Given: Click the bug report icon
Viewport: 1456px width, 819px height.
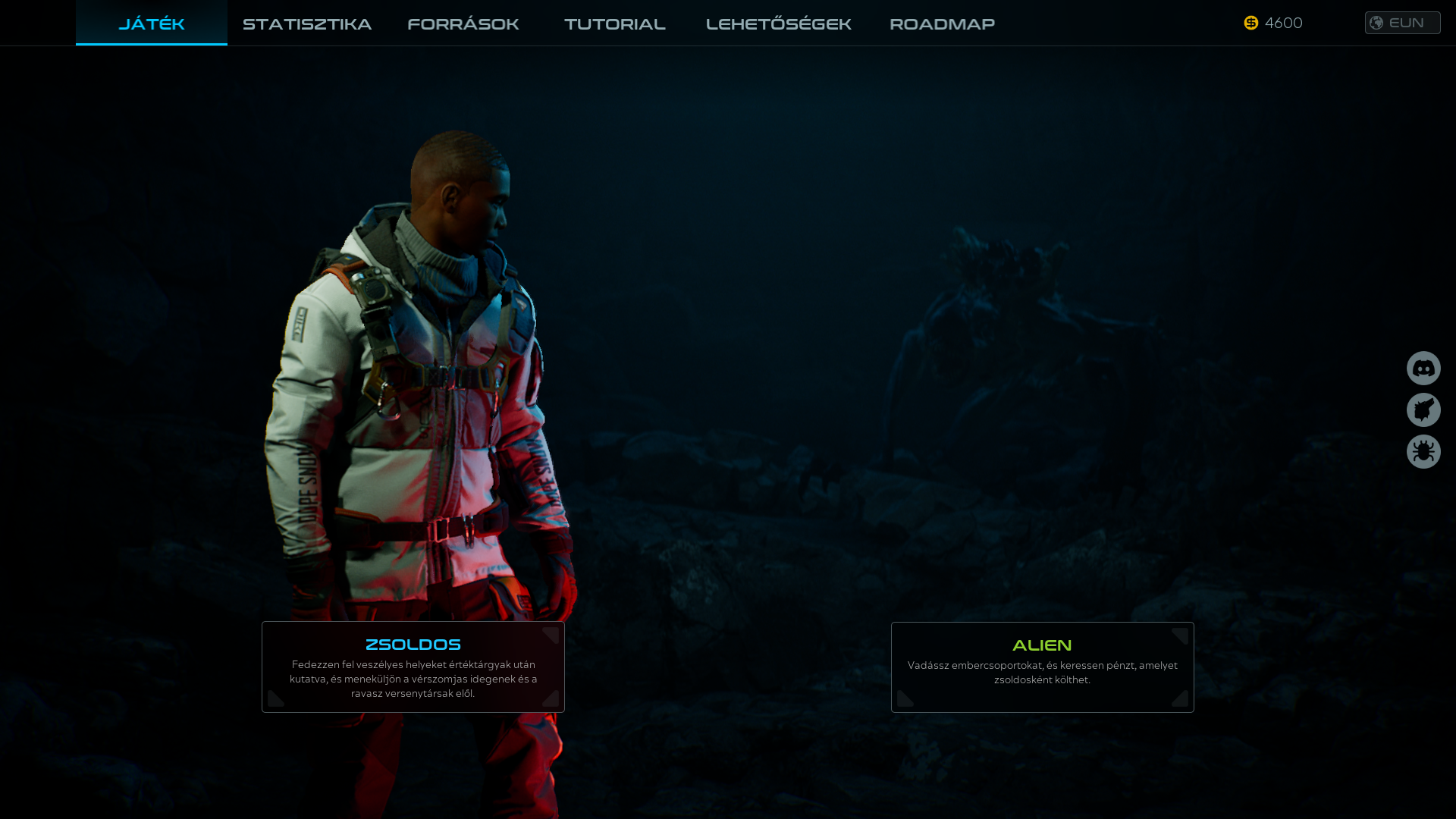Looking at the screenshot, I should coord(1423,452).
